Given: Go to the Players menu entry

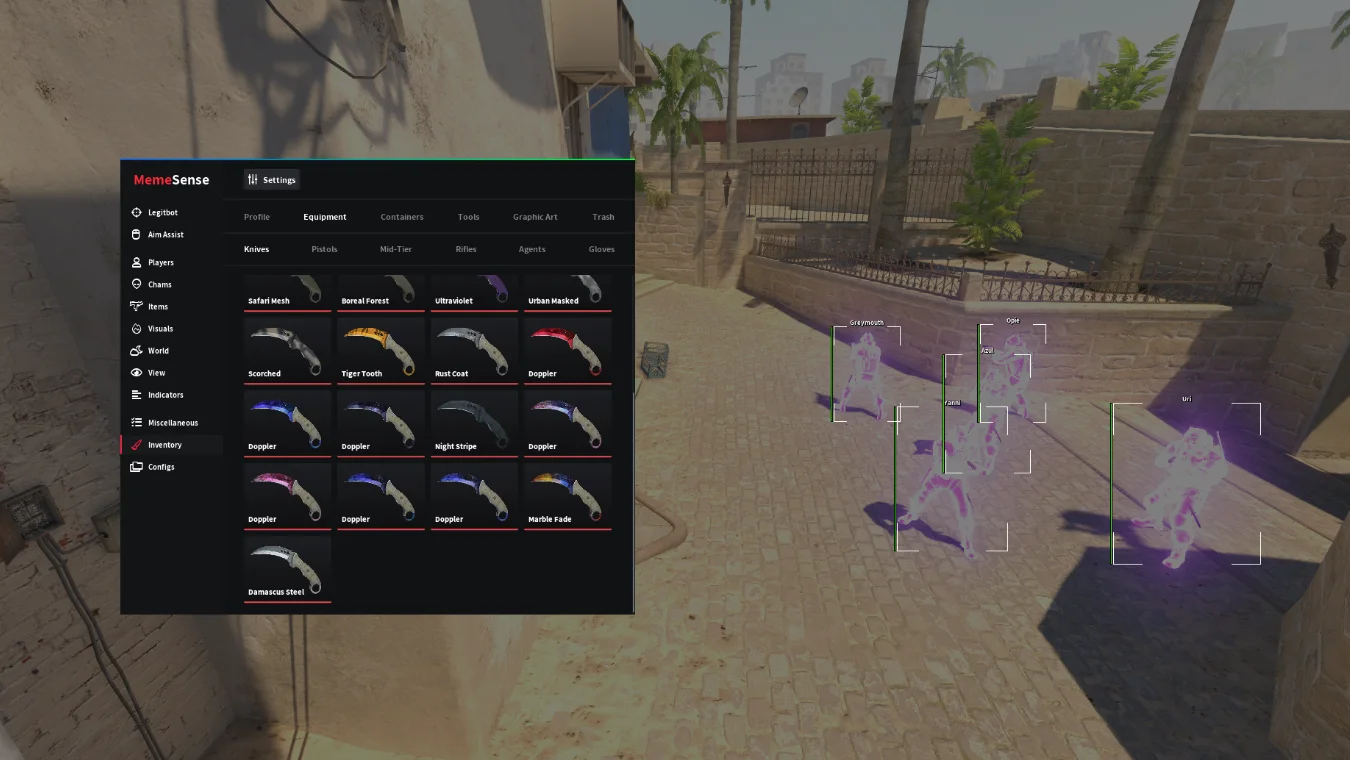Looking at the screenshot, I should 160,263.
